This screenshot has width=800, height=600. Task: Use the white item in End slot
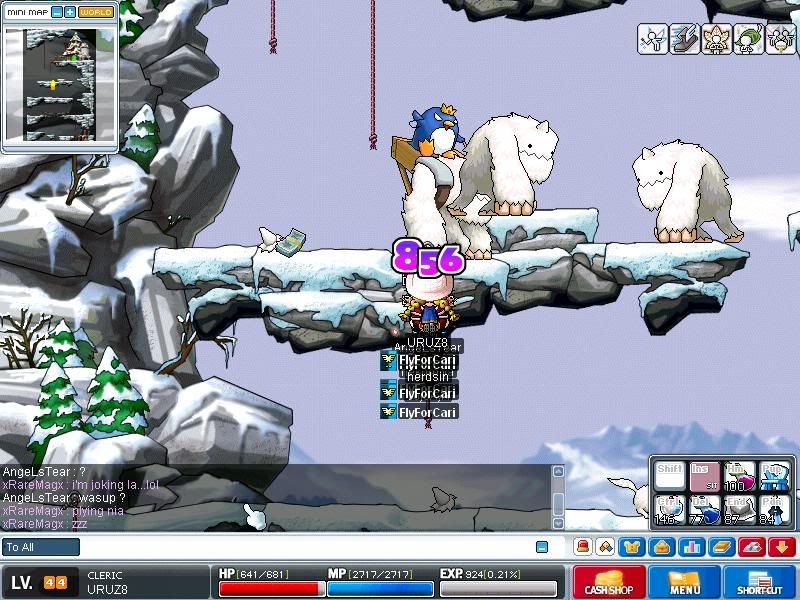coord(739,510)
